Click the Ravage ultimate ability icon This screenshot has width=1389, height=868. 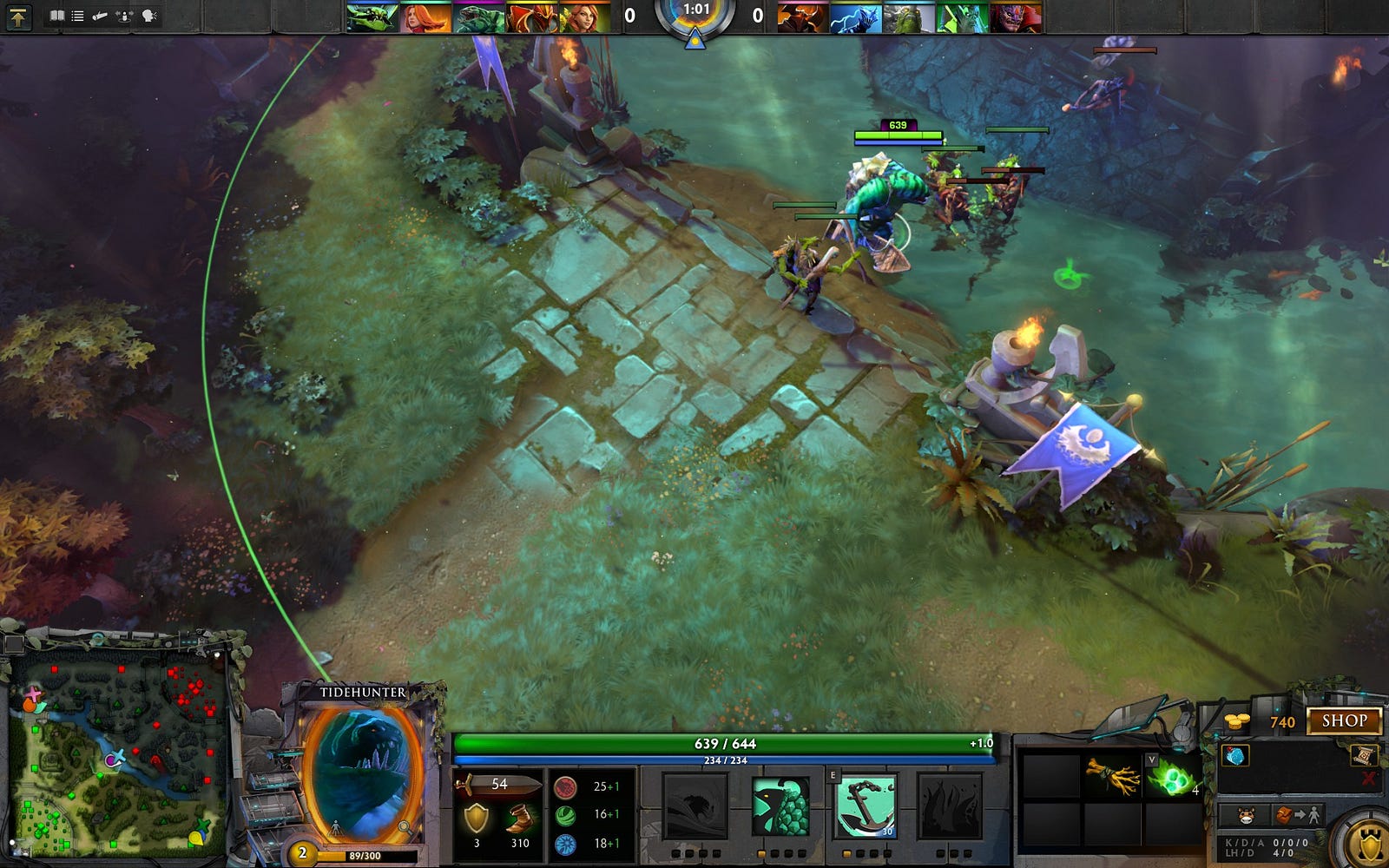(950, 806)
